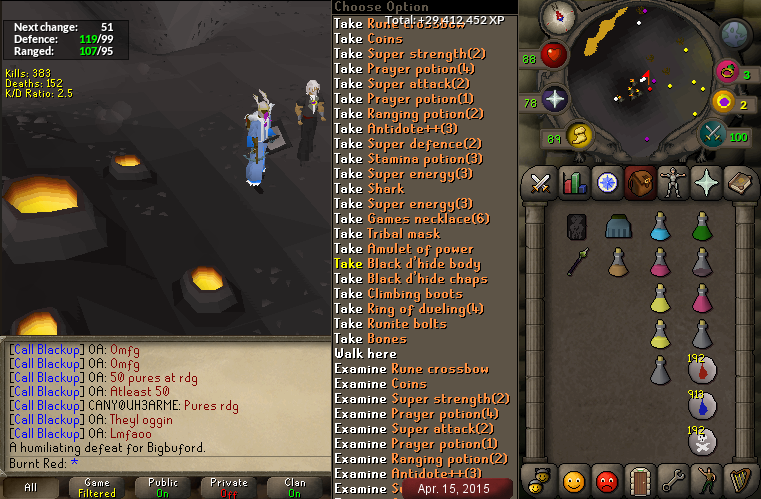761x499 pixels.
Task: Switch to the Clan chat tab
Action: pos(295,488)
